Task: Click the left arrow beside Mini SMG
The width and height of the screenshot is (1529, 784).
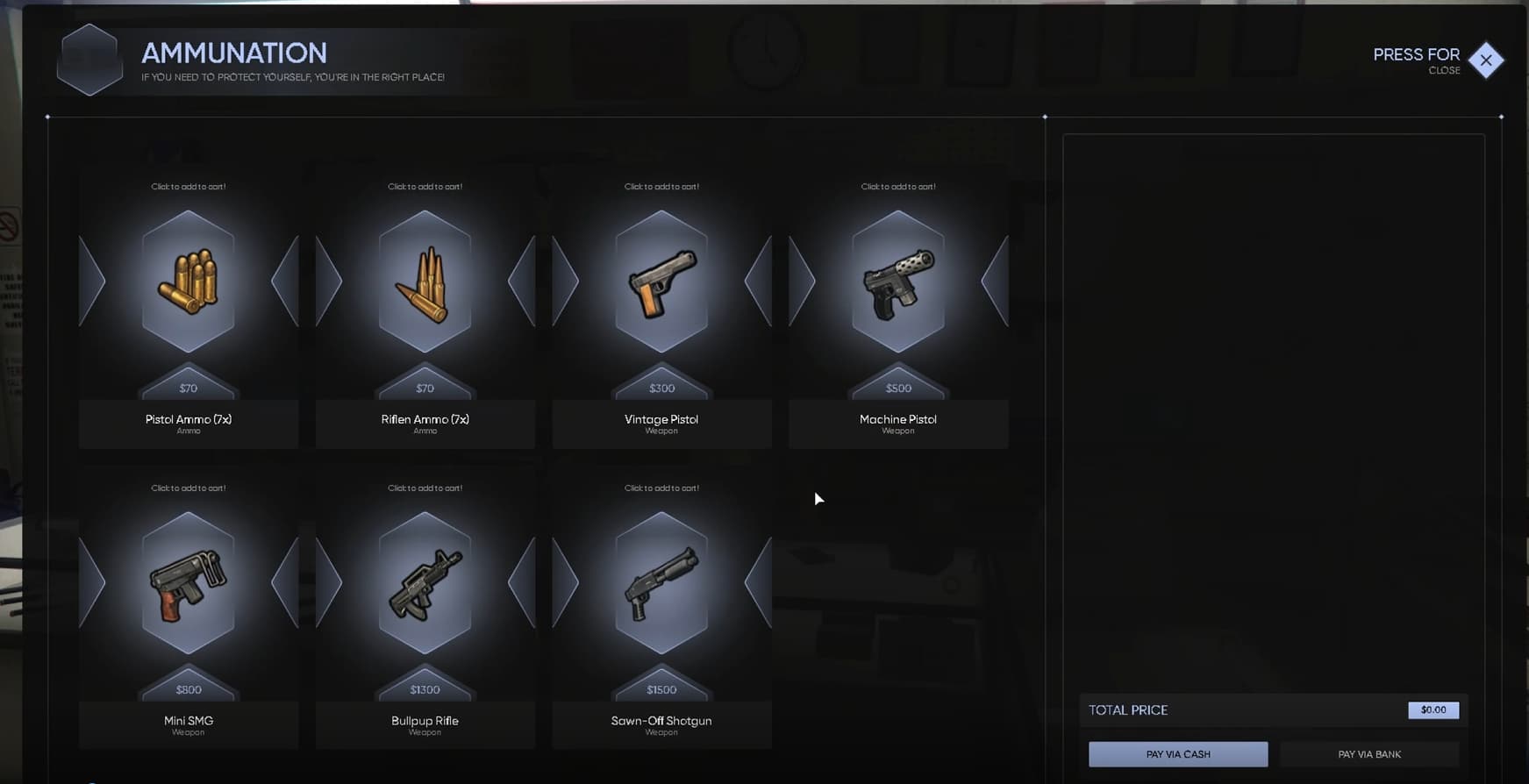Action: click(92, 581)
